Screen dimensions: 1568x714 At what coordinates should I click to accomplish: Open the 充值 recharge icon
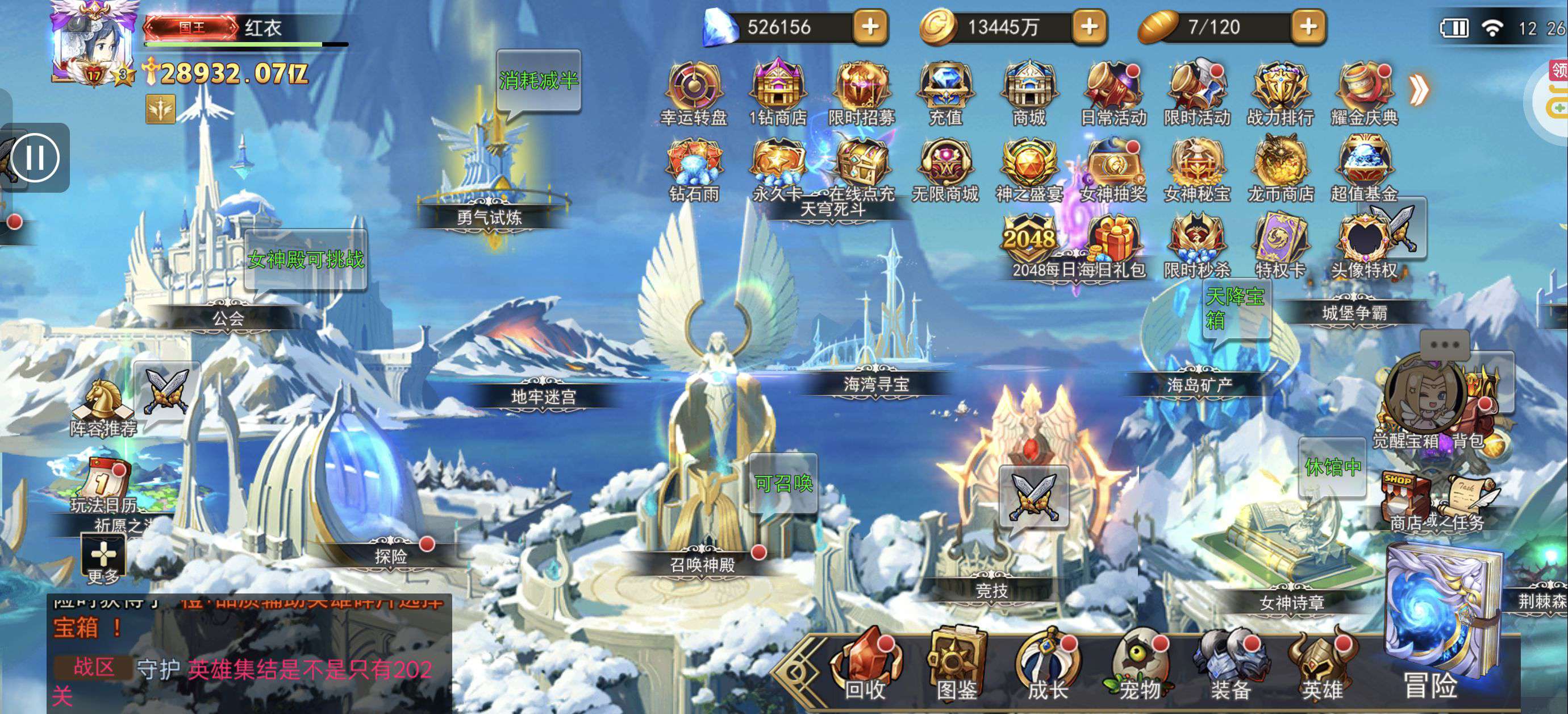[x=945, y=93]
